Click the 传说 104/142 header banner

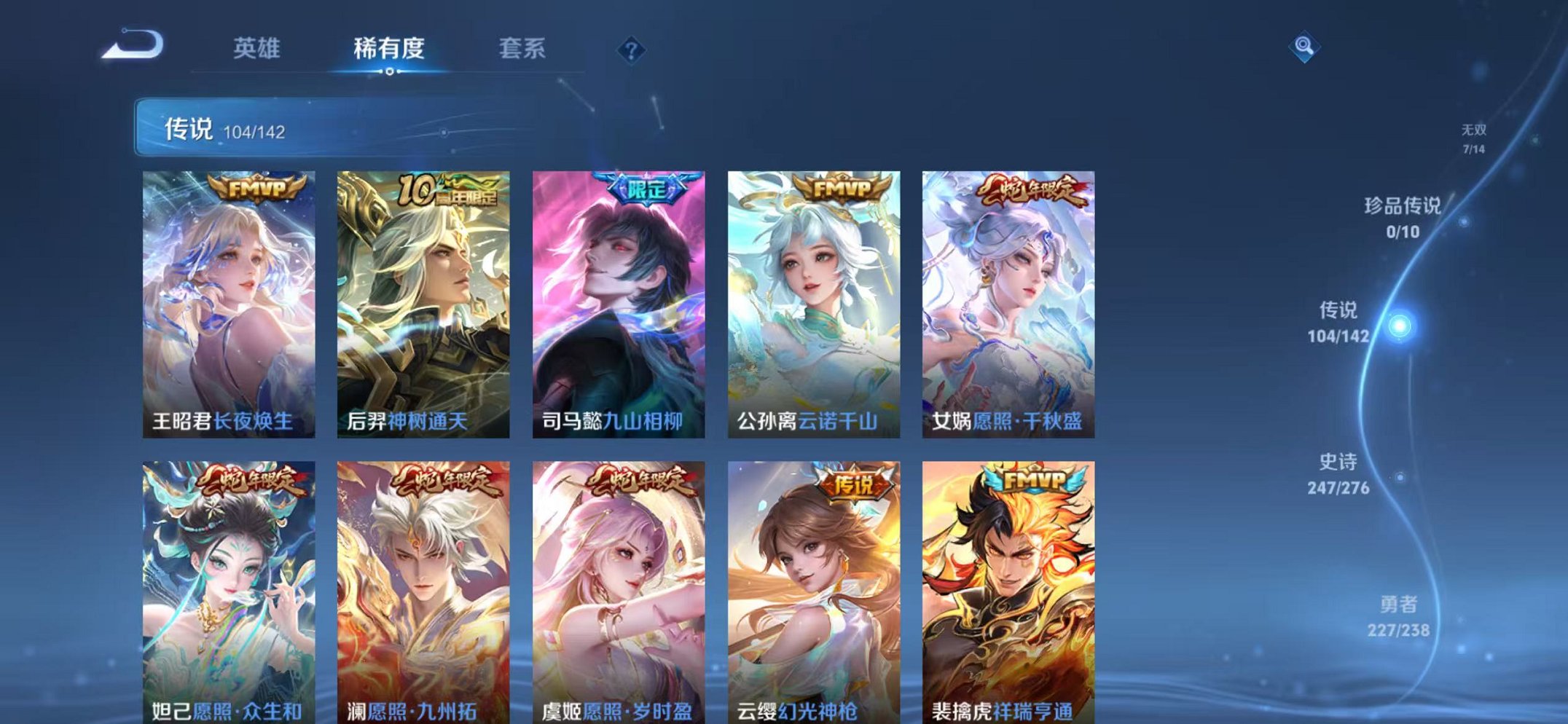pos(226,128)
